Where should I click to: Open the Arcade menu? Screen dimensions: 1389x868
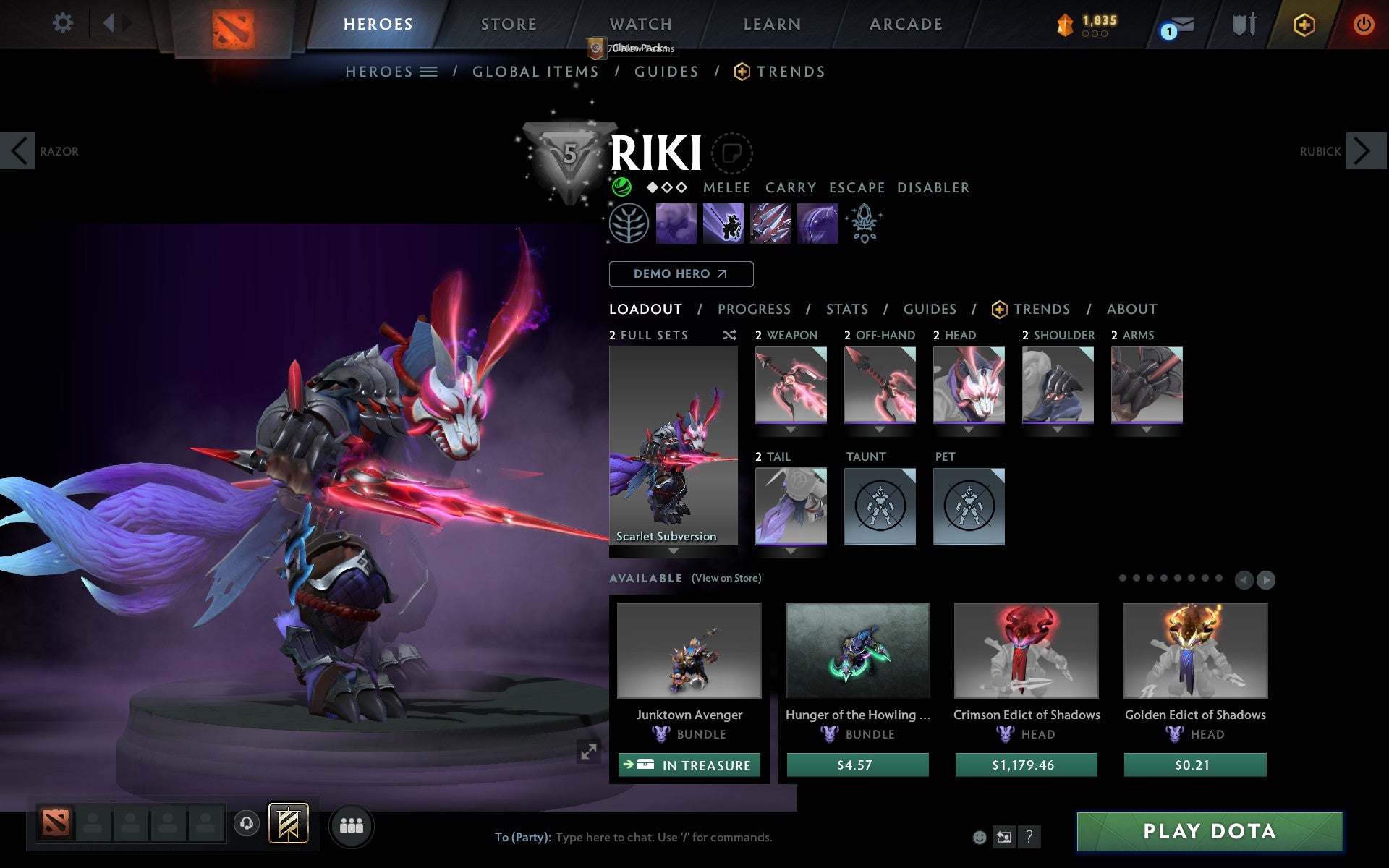(x=905, y=24)
